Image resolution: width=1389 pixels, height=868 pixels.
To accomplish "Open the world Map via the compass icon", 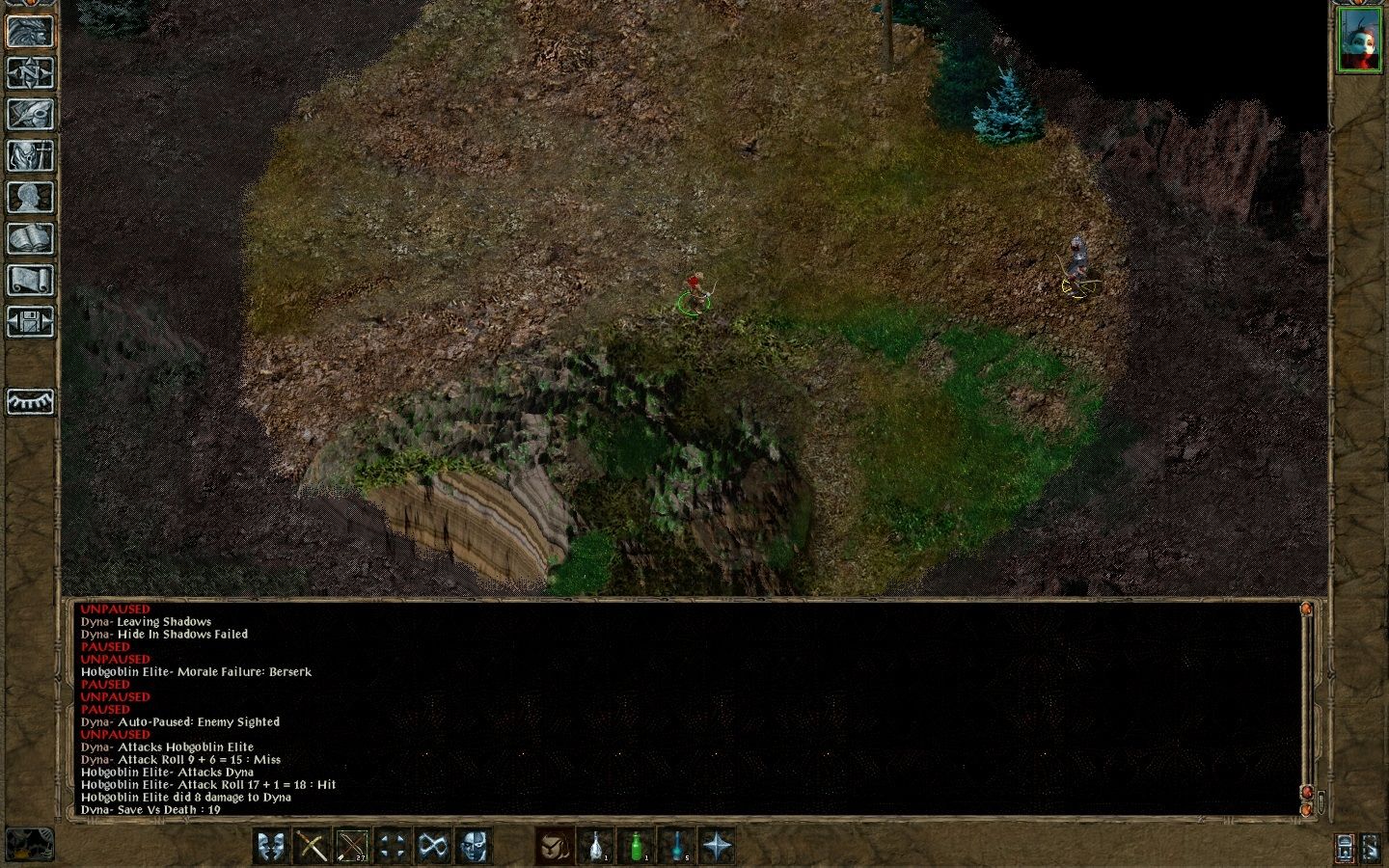I will pyautogui.click(x=29, y=72).
